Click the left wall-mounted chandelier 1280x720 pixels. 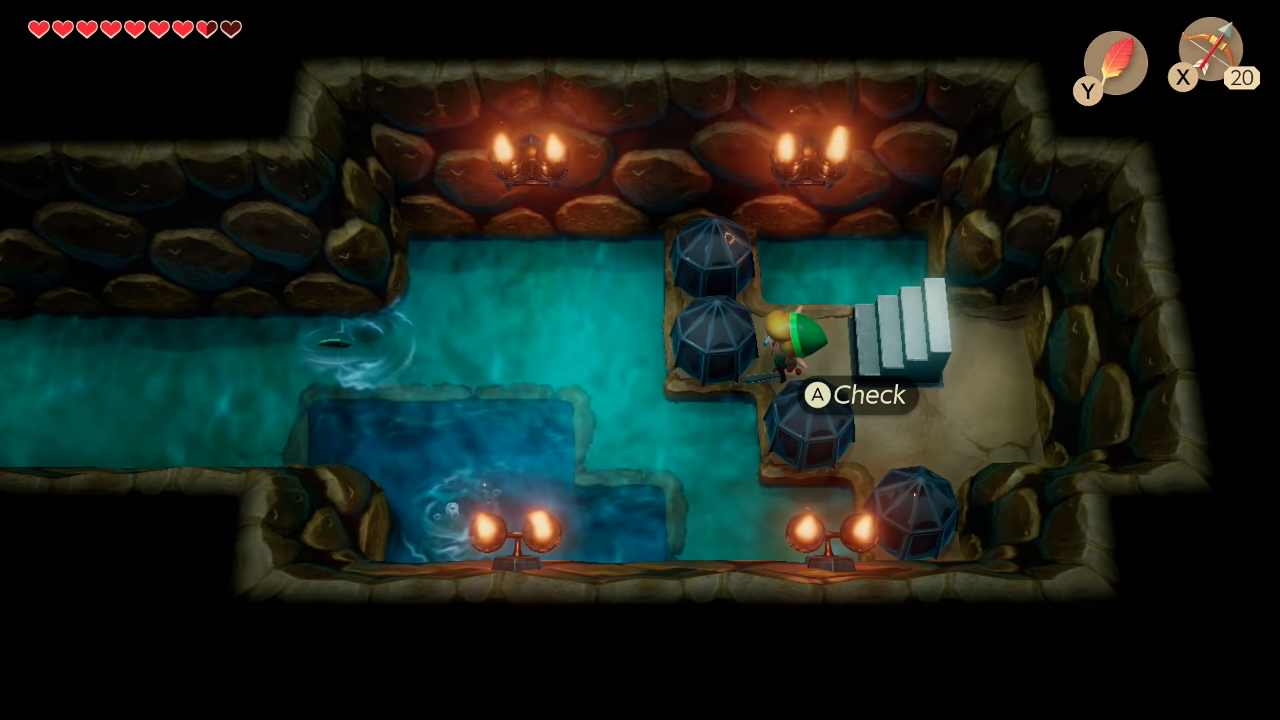(530, 155)
